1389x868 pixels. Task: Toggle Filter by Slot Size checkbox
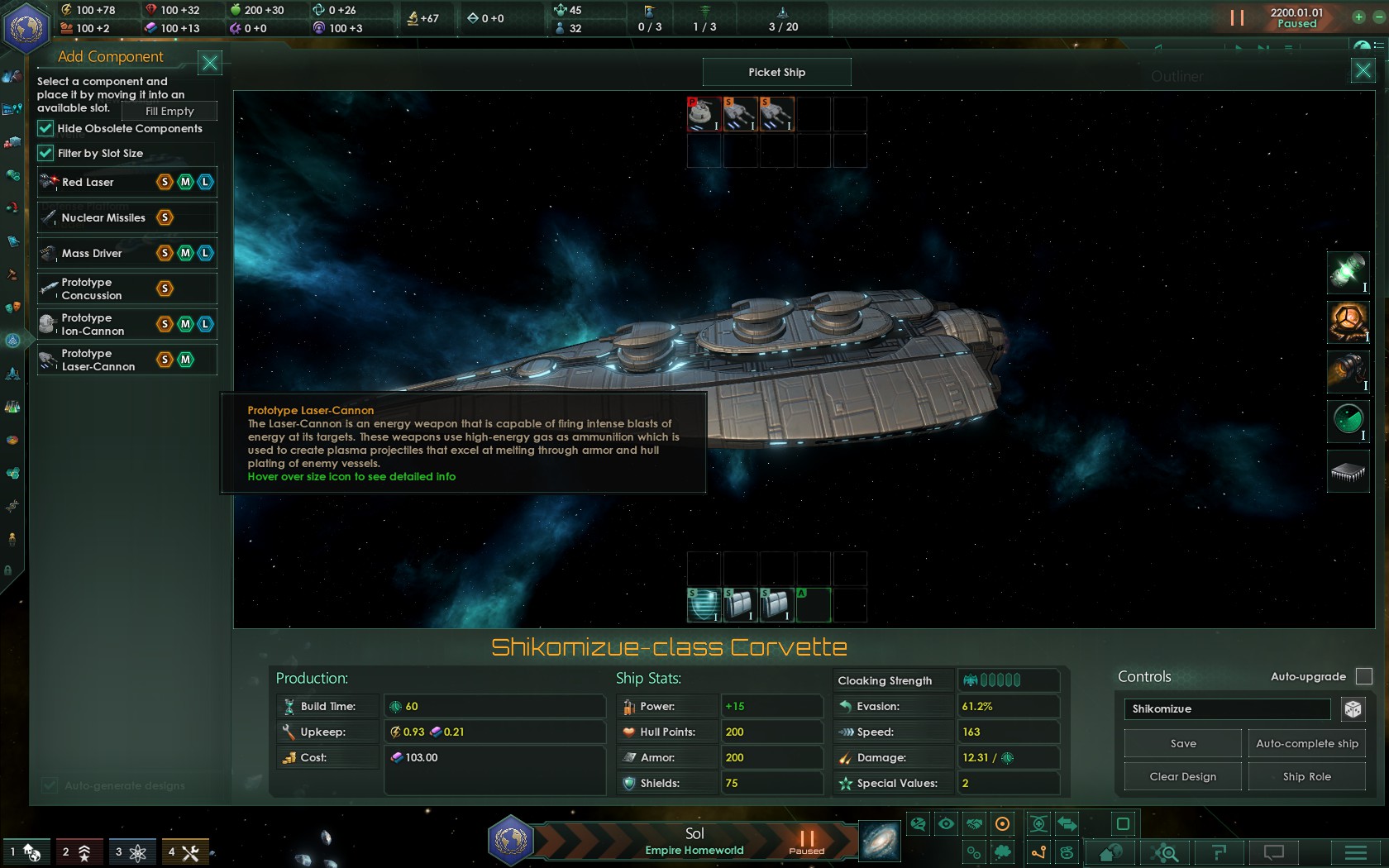[45, 153]
